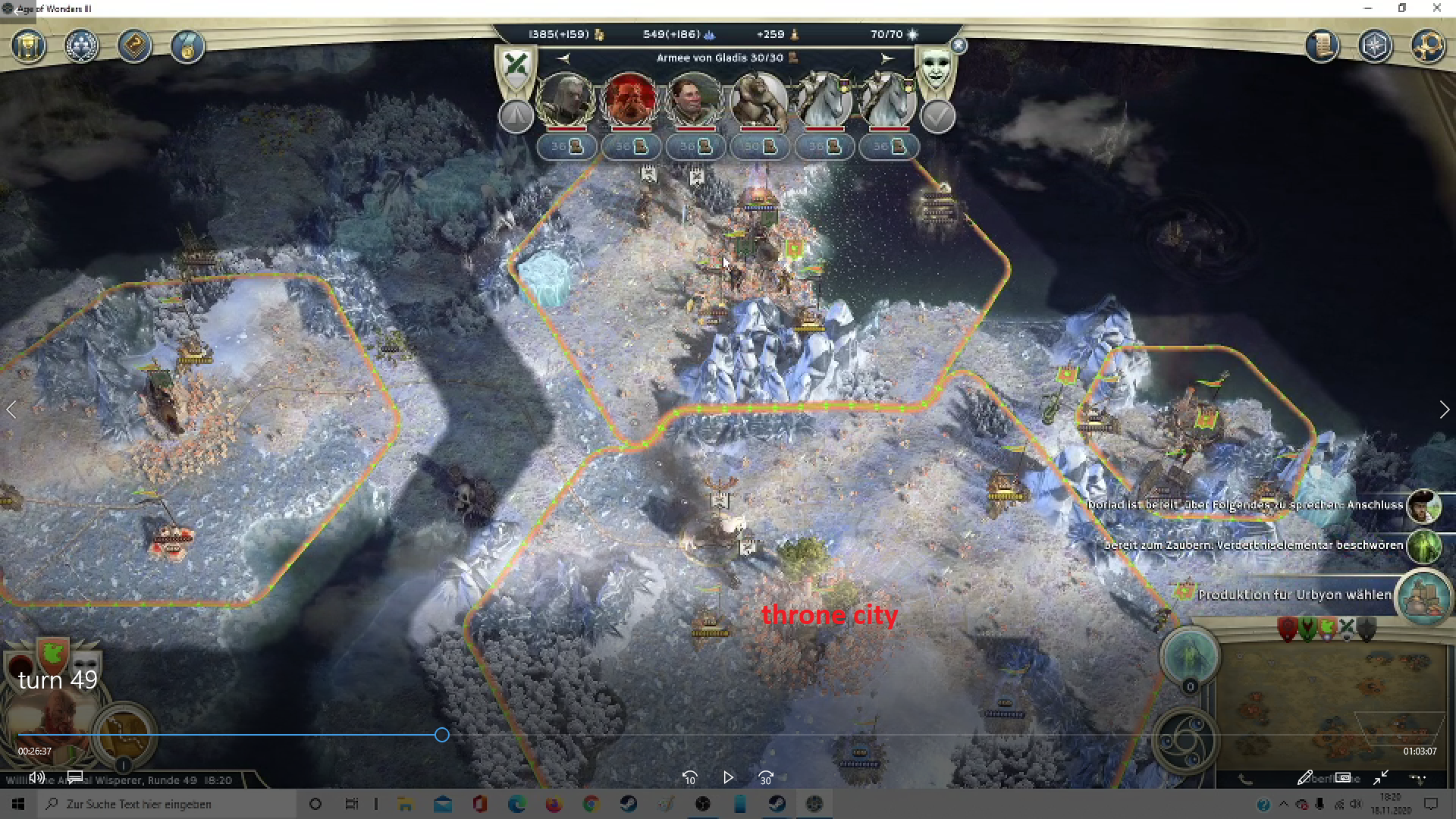Close the army panel
The width and height of the screenshot is (1456, 819).
point(959,45)
